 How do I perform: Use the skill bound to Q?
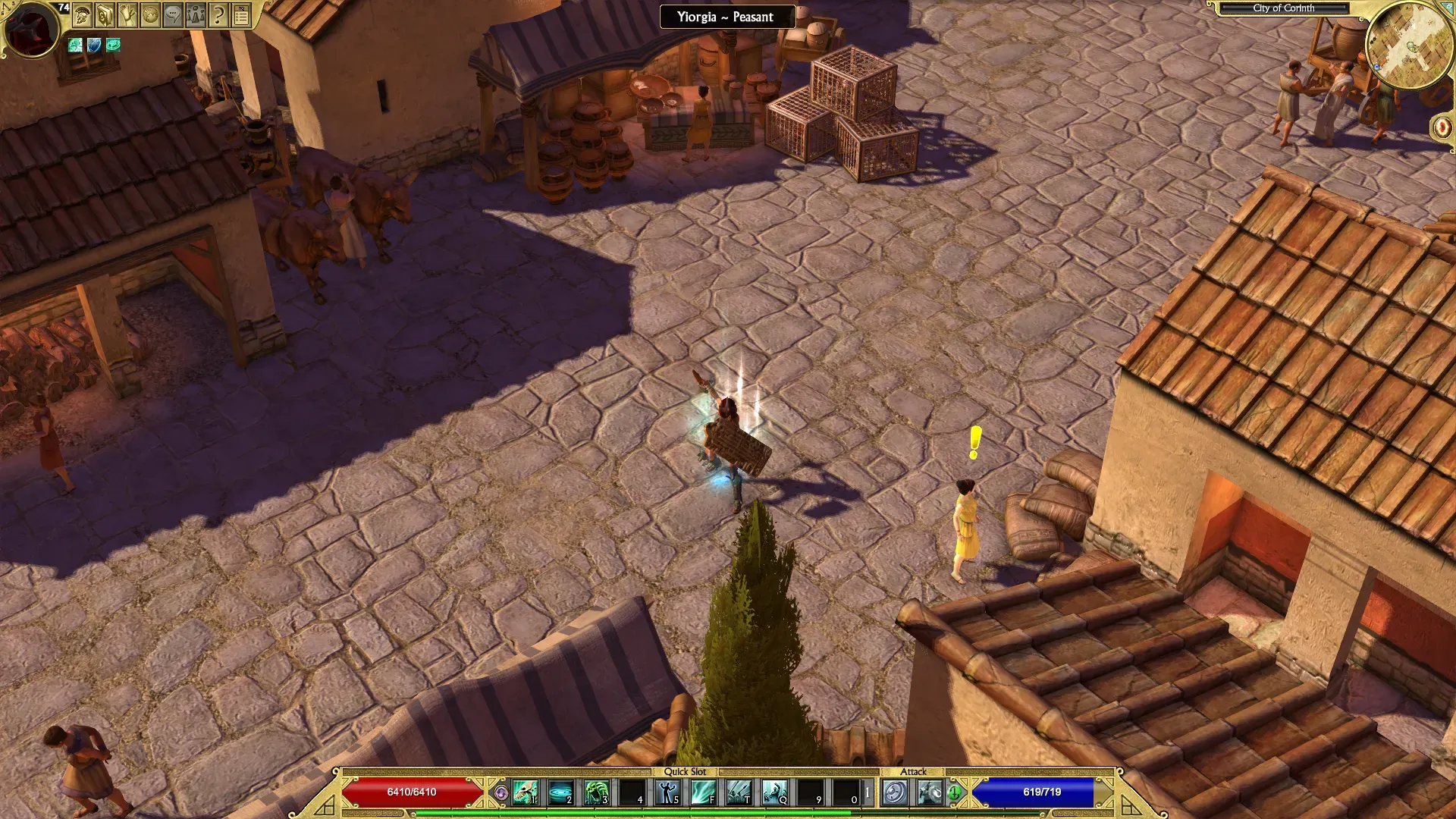click(774, 792)
